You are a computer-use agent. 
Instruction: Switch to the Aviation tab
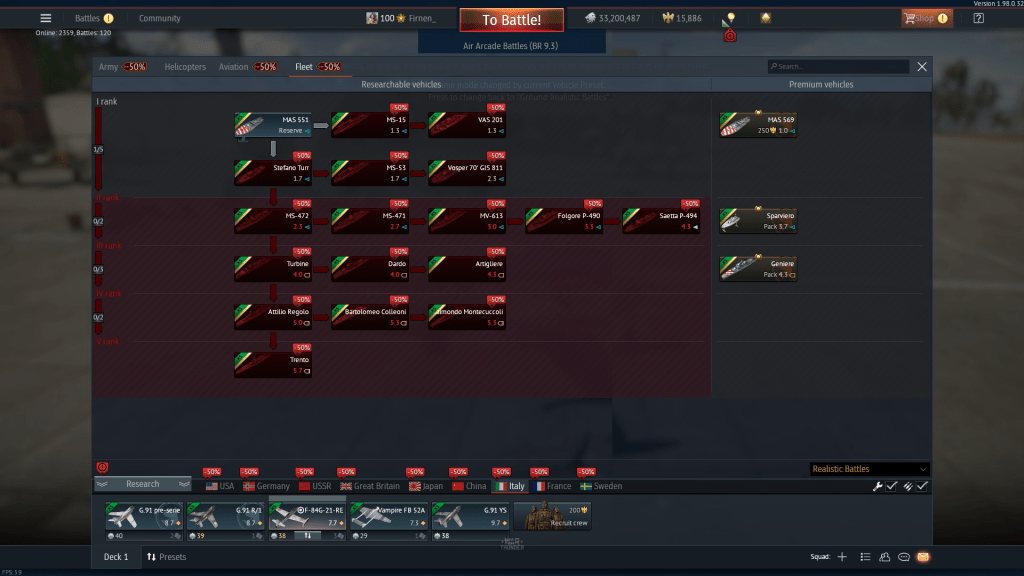tap(233, 67)
